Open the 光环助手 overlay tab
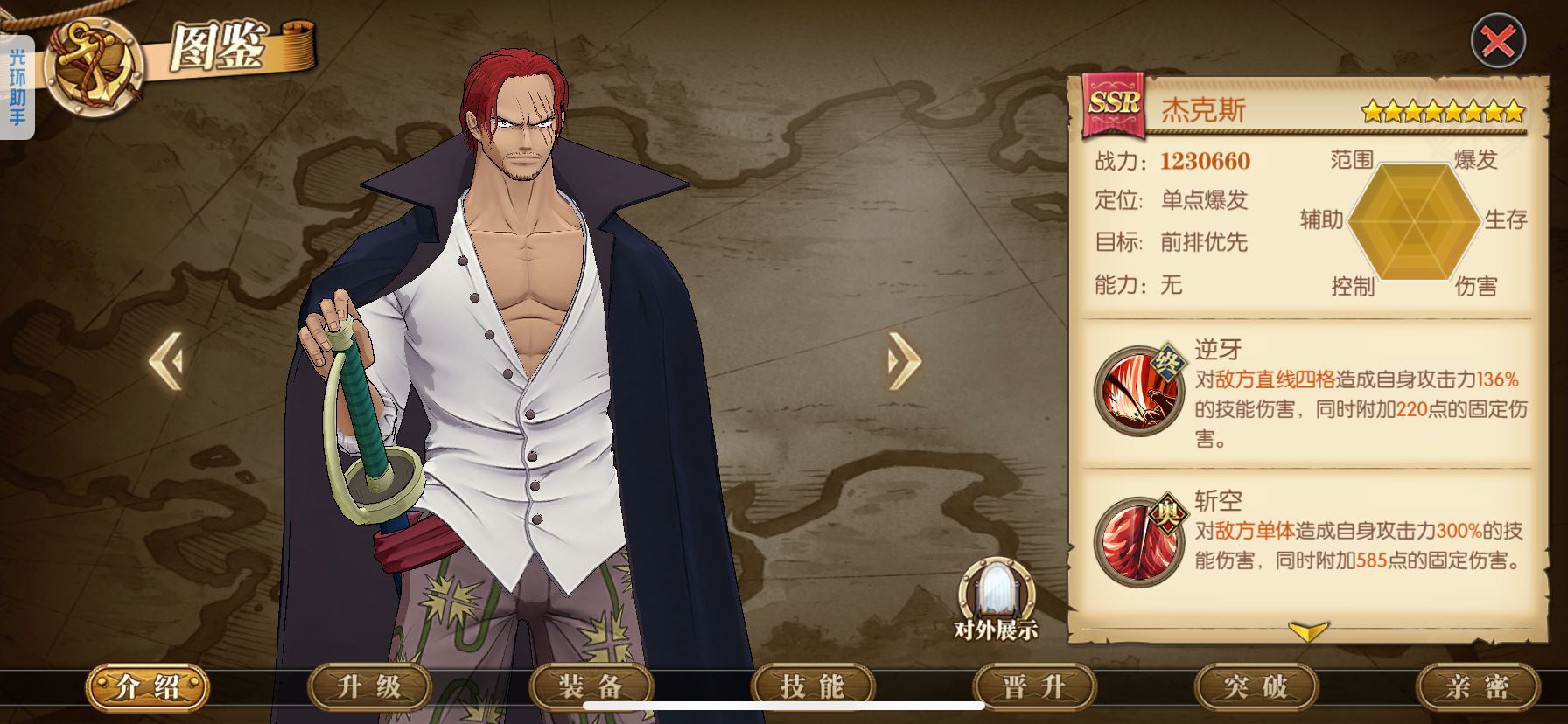Screen dimensions: 1568x724 point(17,87)
